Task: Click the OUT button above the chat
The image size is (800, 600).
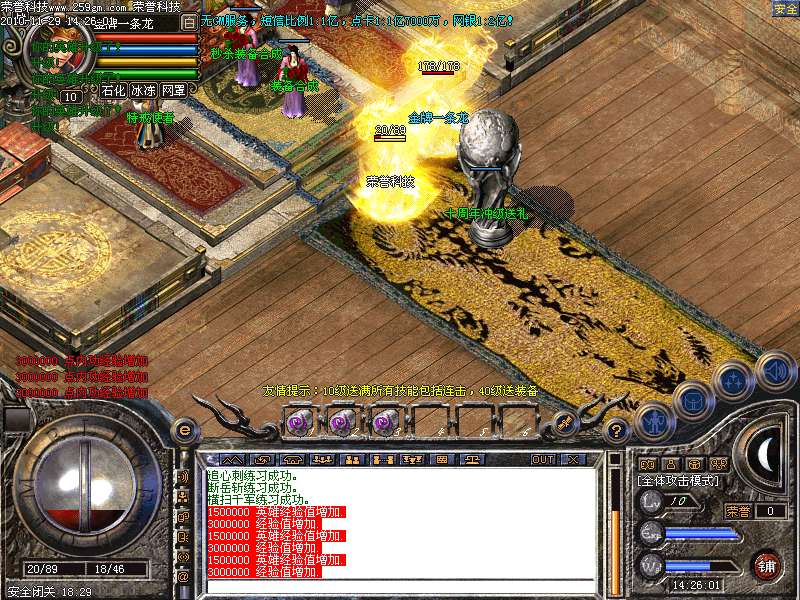Action: pos(543,459)
